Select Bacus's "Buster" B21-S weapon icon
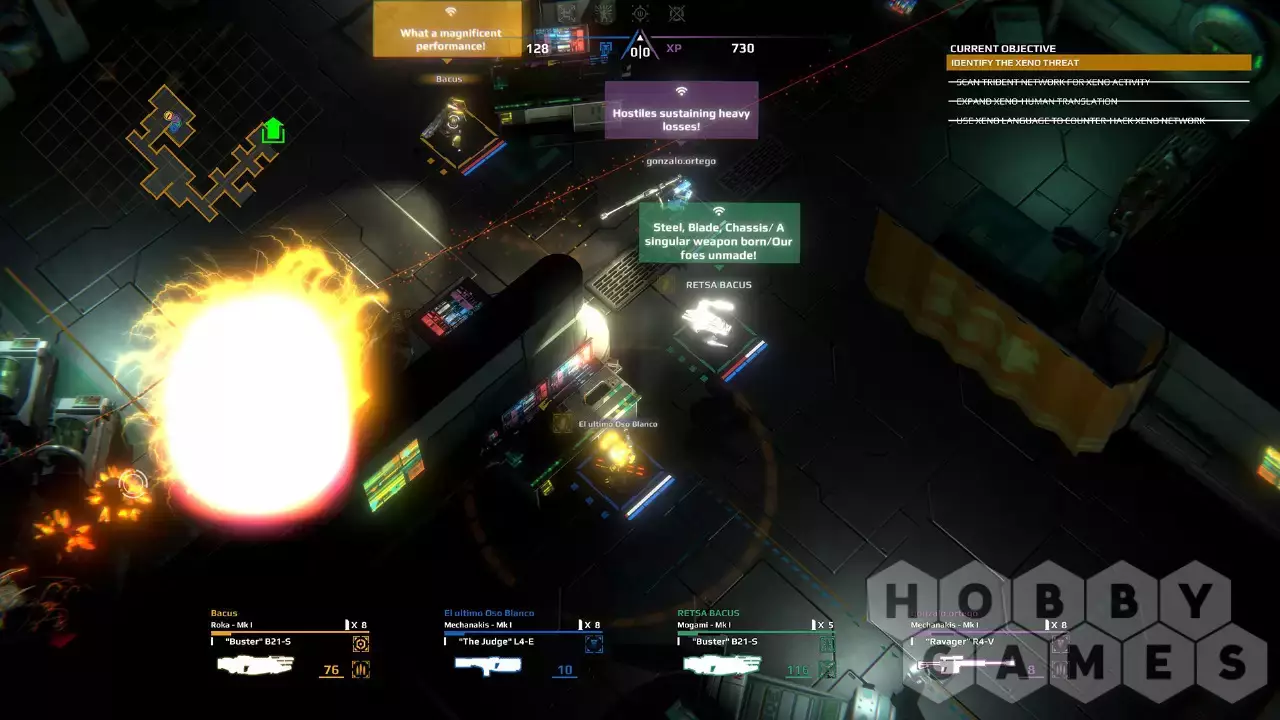The width and height of the screenshot is (1280, 720). (x=256, y=666)
